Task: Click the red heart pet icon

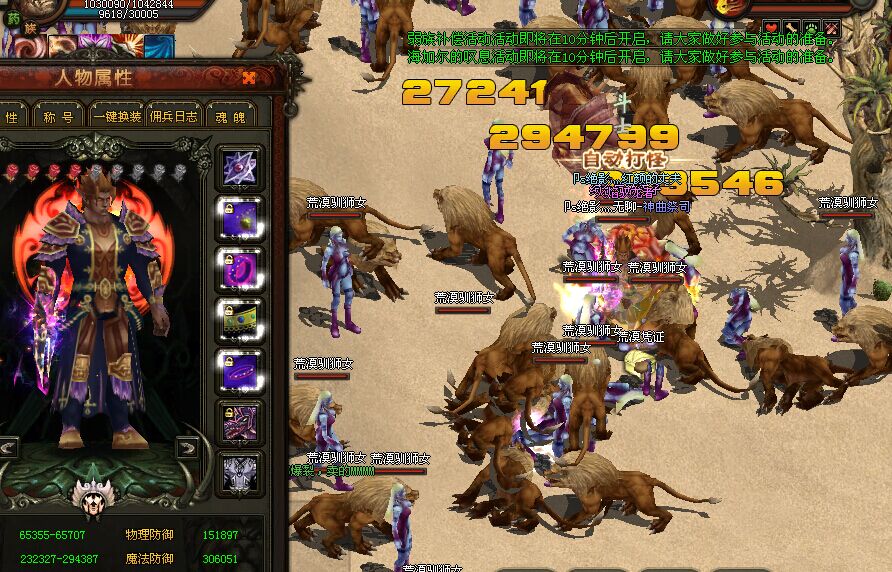Action: (771, 28)
